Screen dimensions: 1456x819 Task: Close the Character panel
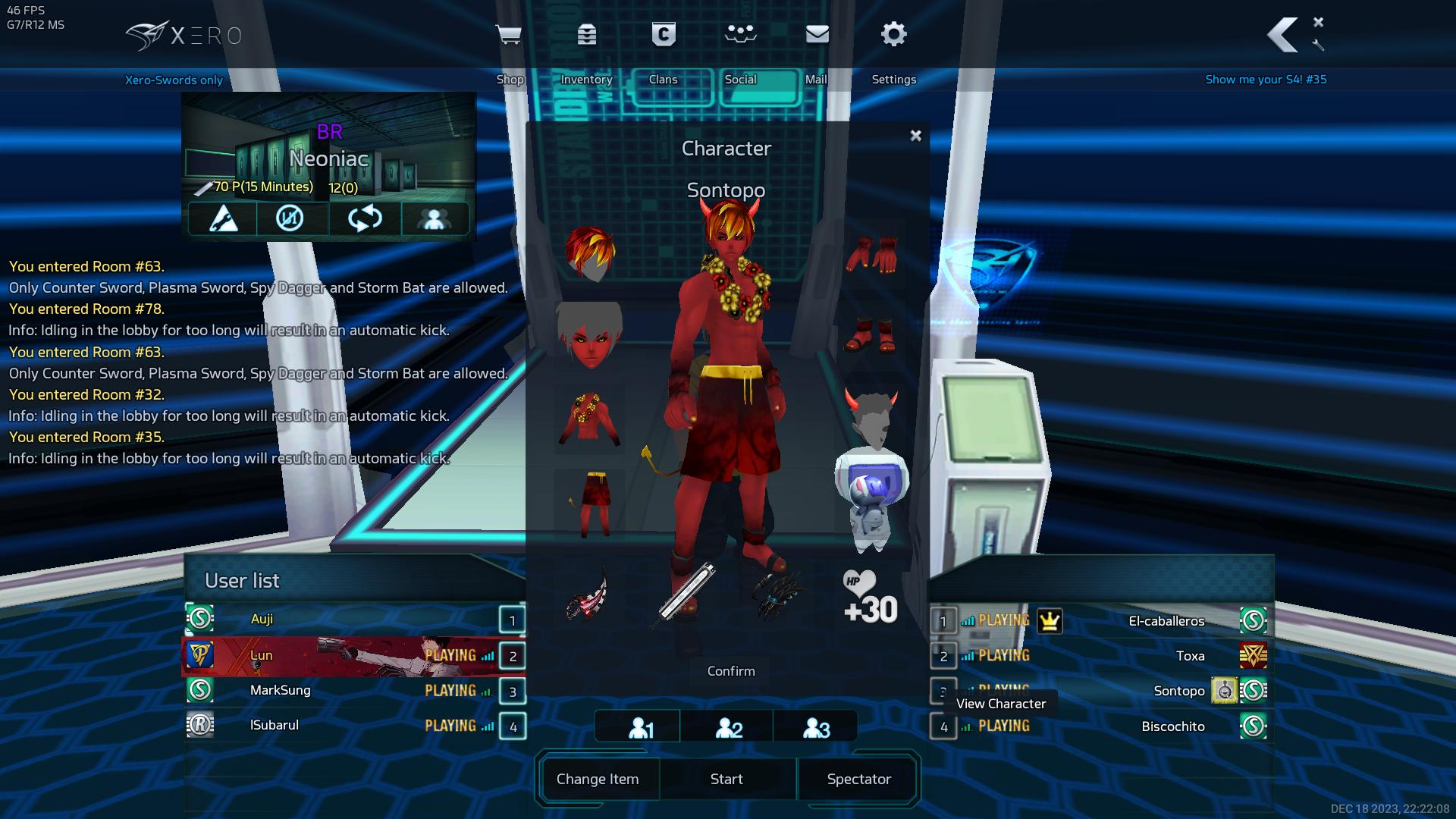(x=915, y=136)
